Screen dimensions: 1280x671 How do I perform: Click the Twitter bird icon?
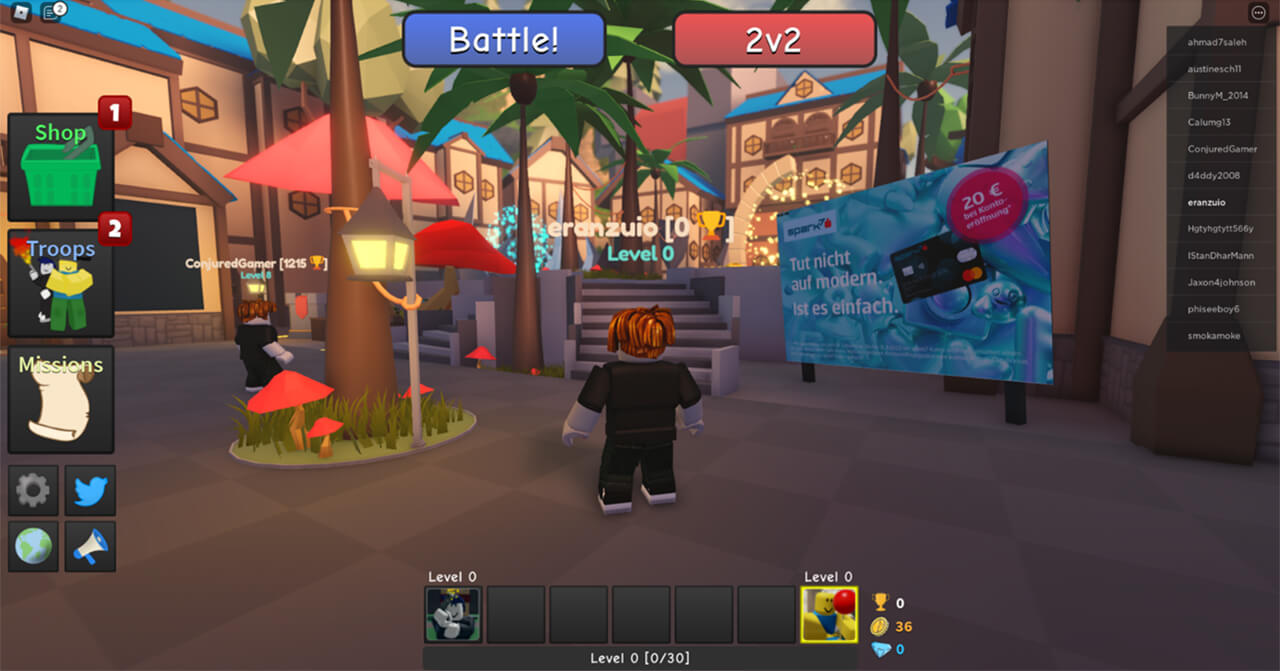coord(90,490)
